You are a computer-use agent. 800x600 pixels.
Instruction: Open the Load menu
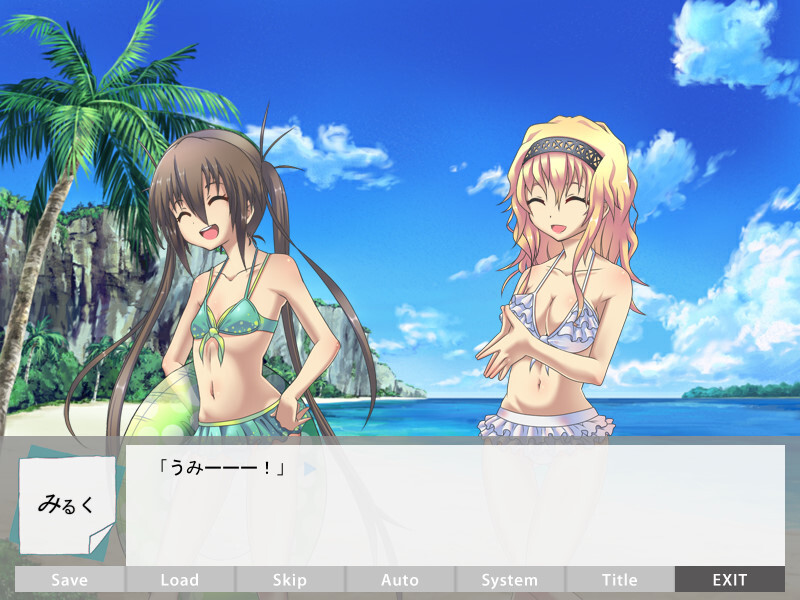coord(180,579)
